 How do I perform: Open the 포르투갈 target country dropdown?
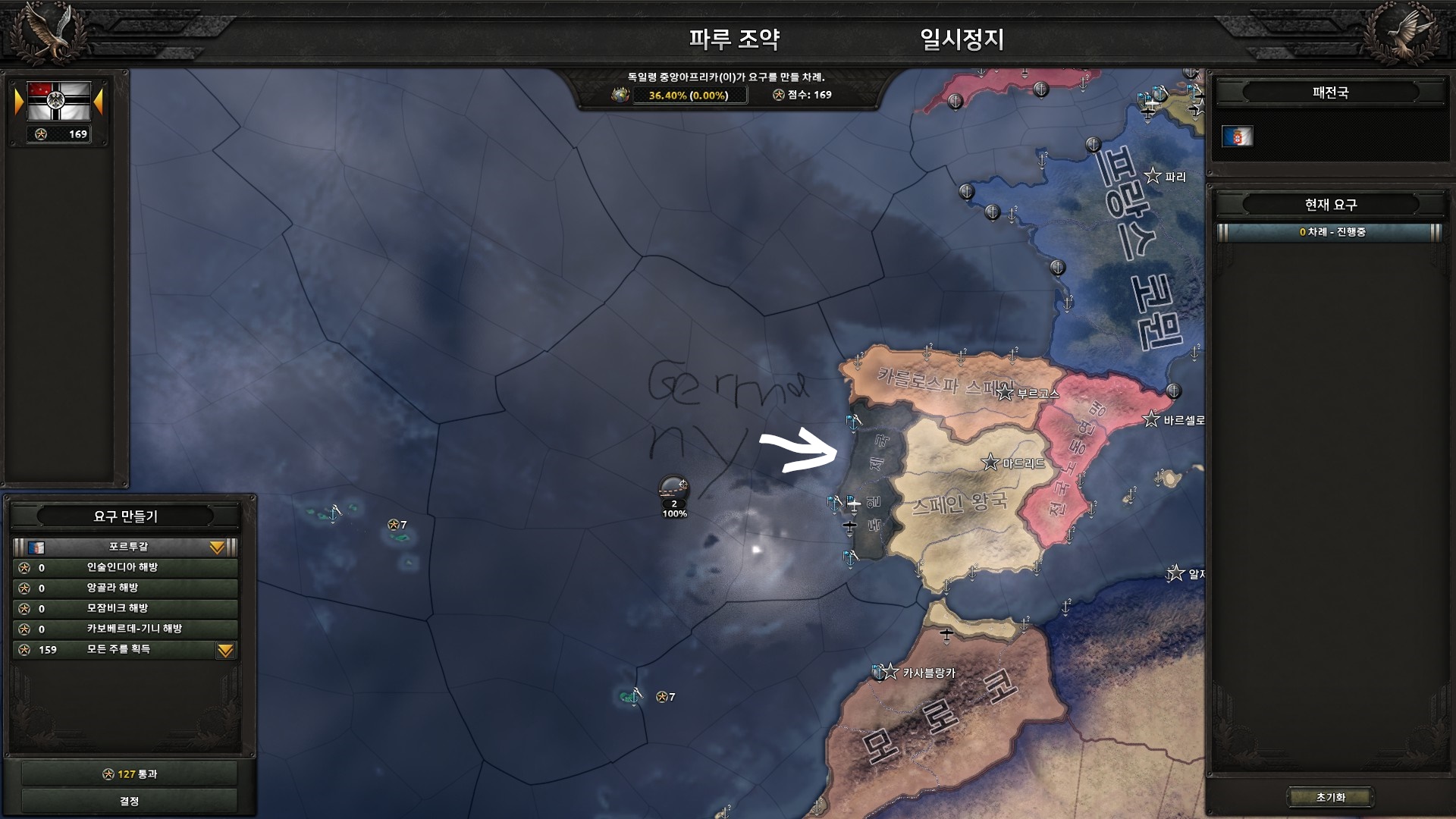[218, 546]
